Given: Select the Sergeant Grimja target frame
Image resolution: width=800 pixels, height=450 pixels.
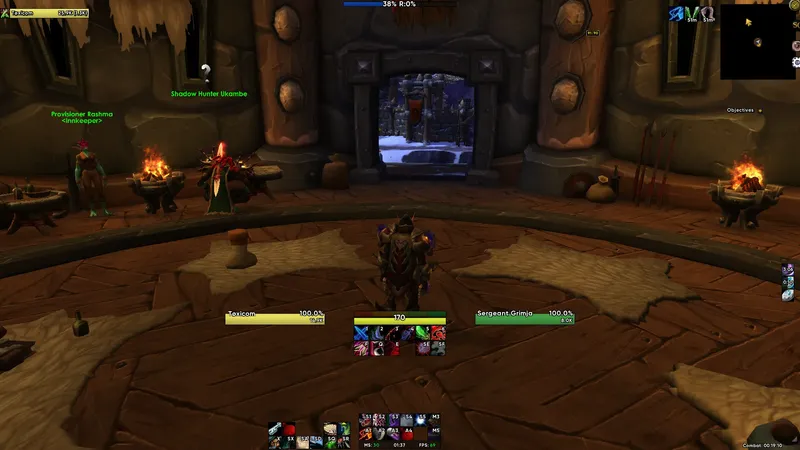Looking at the screenshot, I should (x=525, y=317).
